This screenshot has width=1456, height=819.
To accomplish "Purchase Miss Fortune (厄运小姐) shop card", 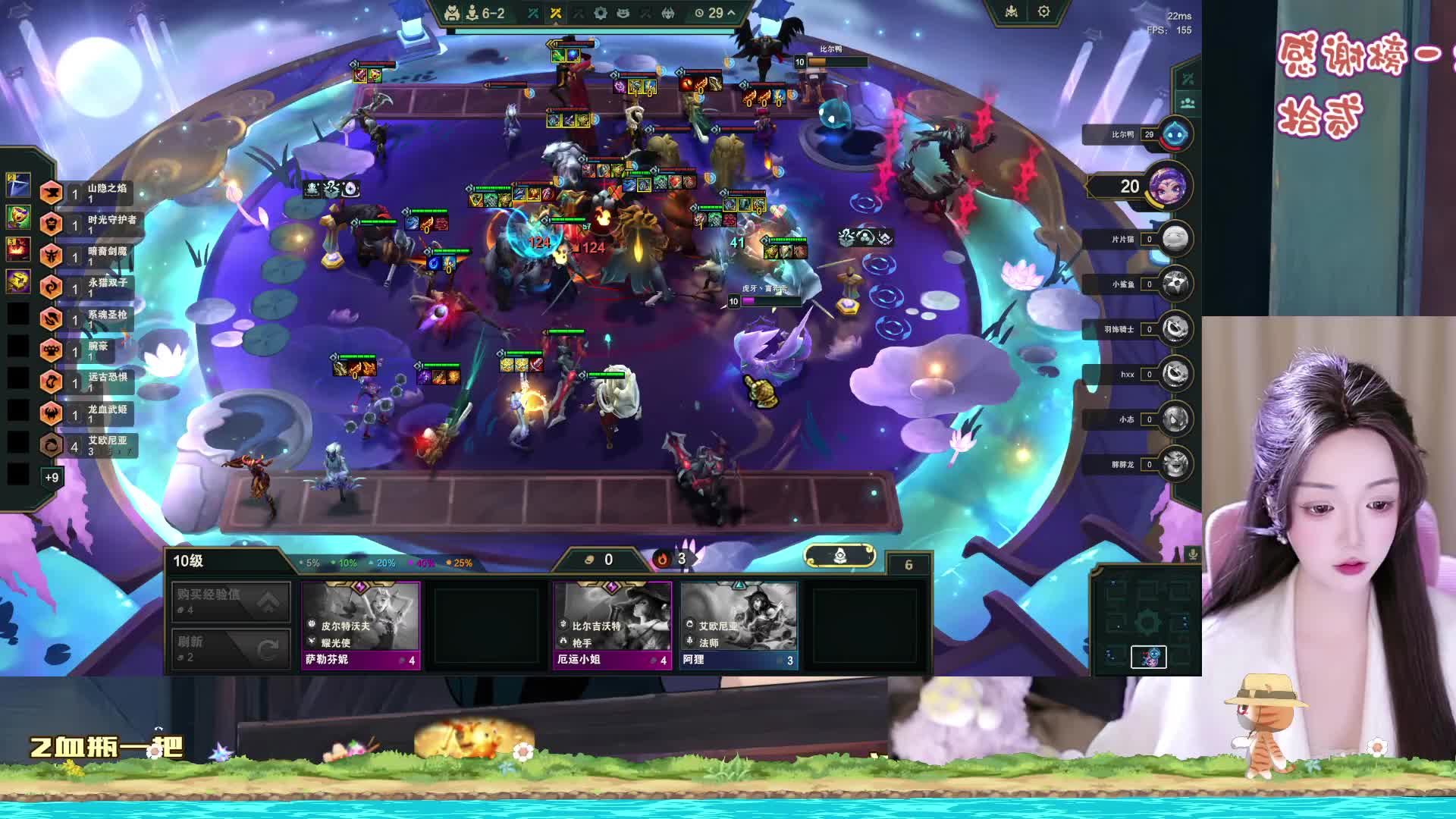I will click(612, 625).
